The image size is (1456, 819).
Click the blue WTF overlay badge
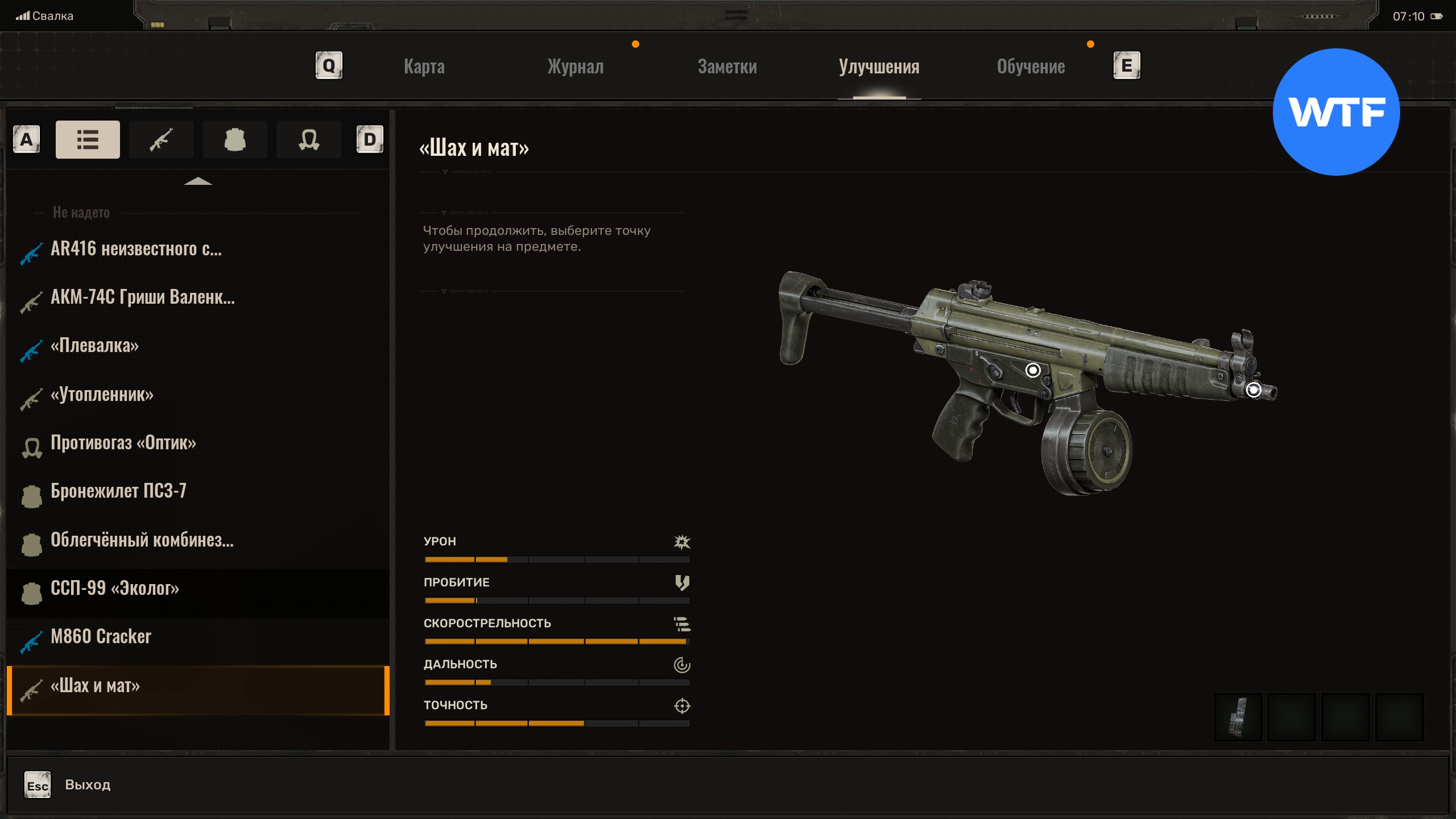click(x=1336, y=112)
